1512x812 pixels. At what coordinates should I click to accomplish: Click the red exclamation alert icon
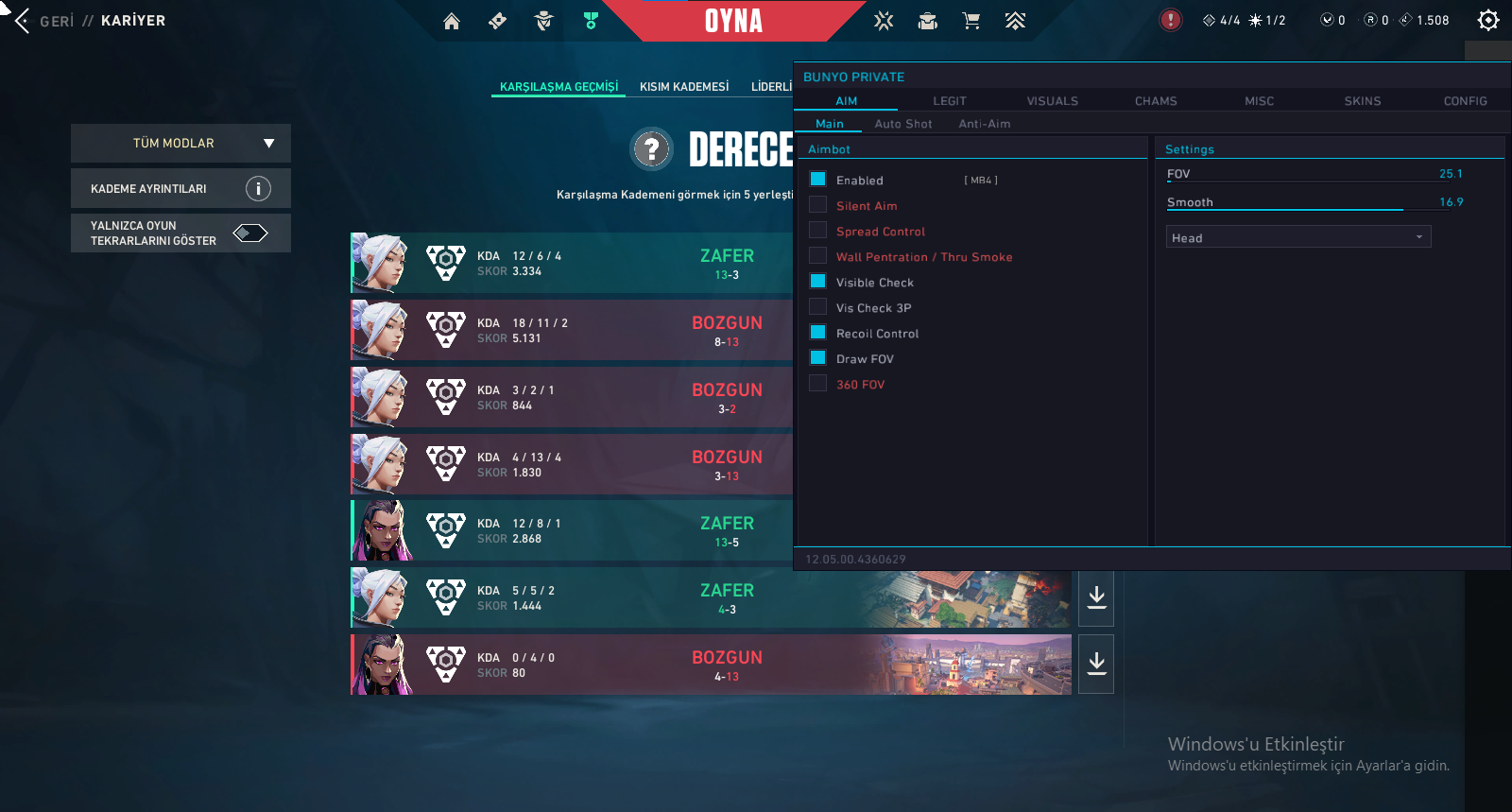(x=1170, y=20)
